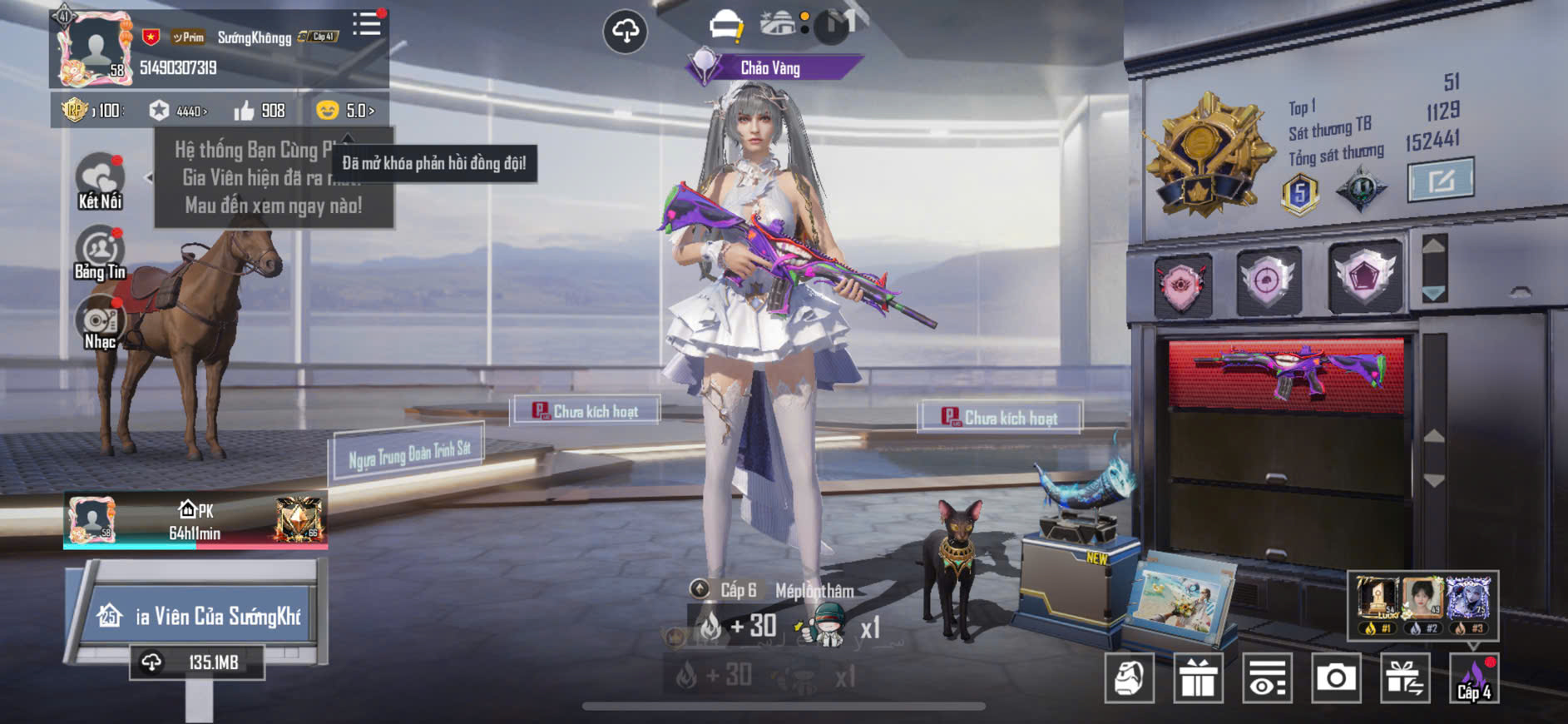The width and height of the screenshot is (1568, 724).
Task: Click the cloud download button
Action: (625, 32)
